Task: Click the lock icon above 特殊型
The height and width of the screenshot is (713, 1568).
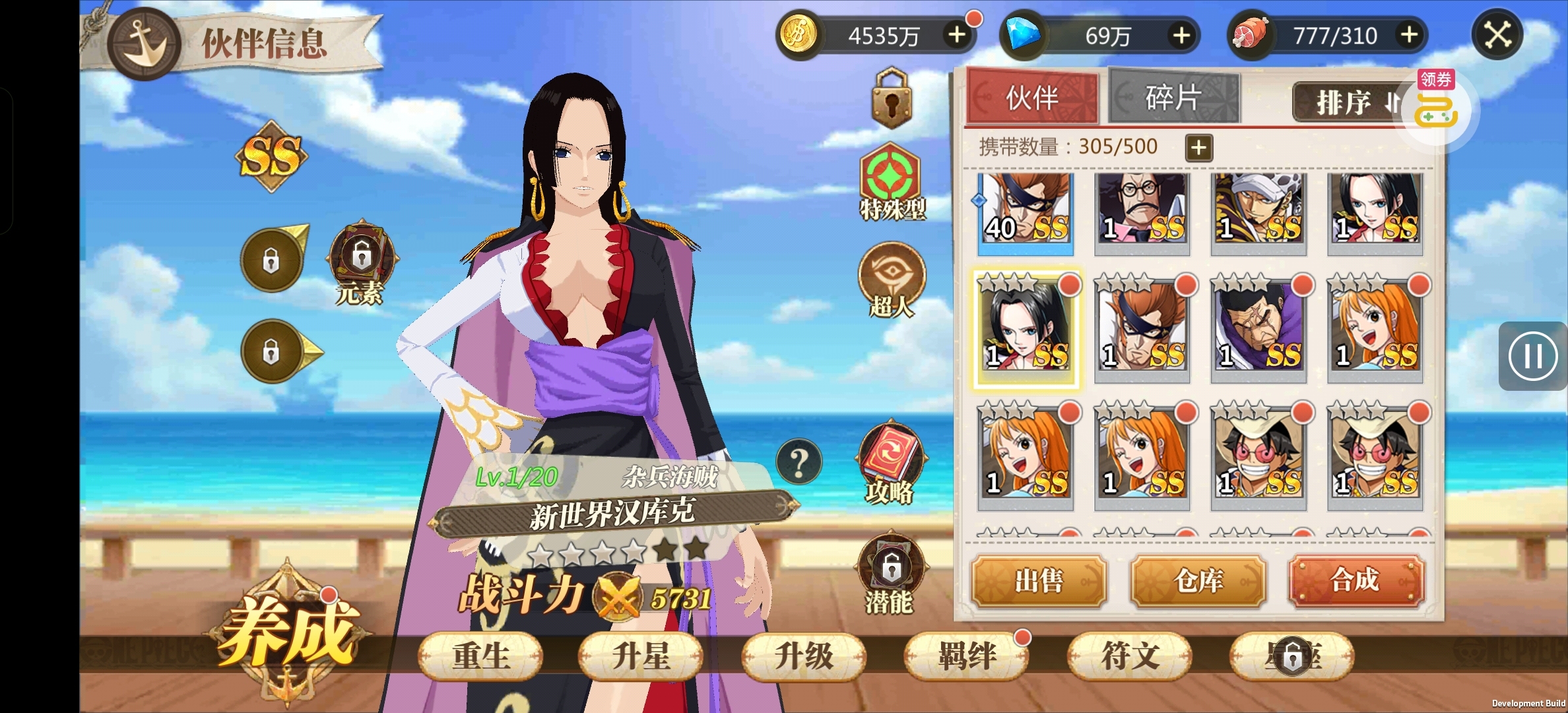Action: click(892, 98)
